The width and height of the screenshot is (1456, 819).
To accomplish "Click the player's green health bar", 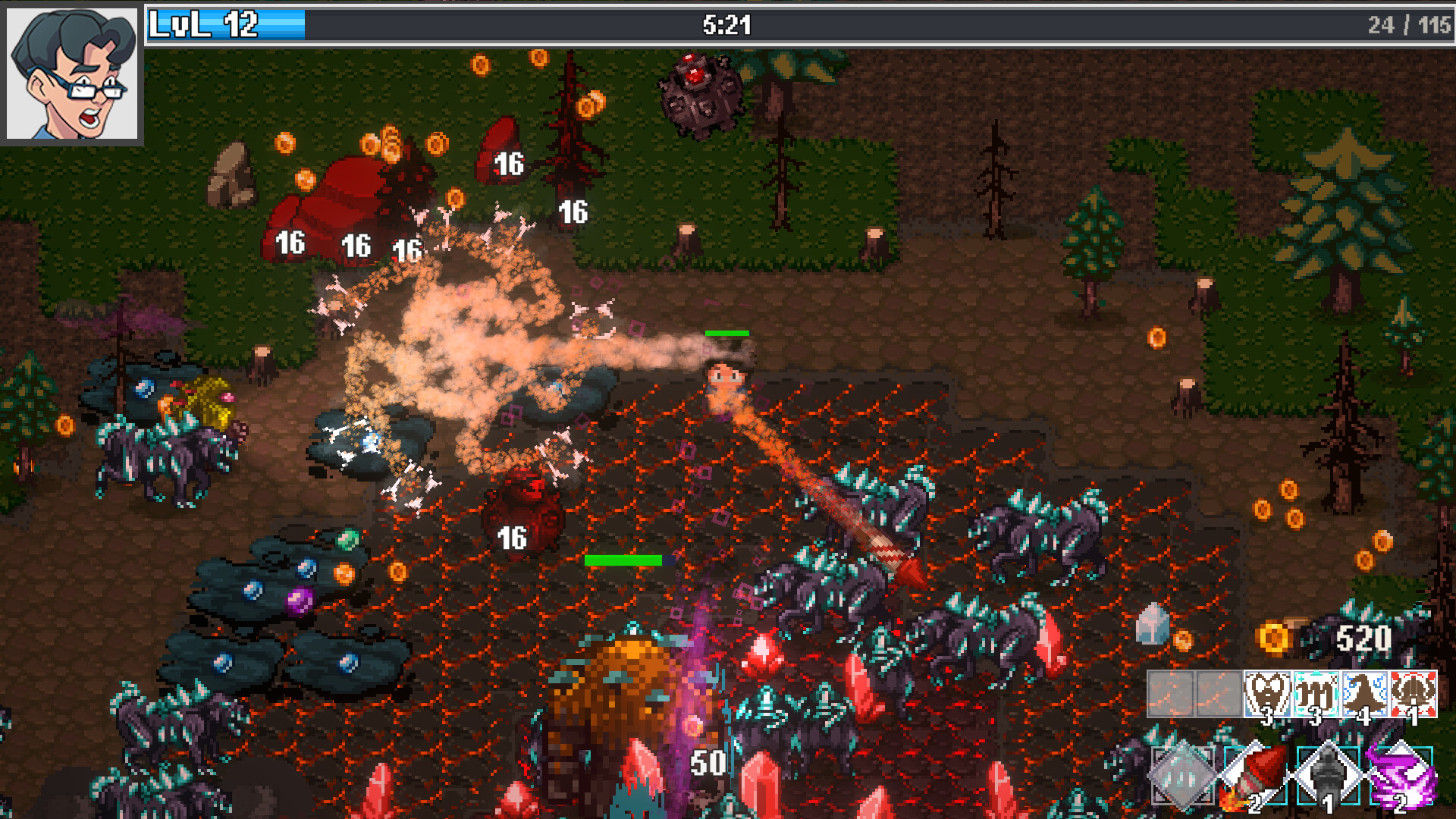I will [727, 332].
